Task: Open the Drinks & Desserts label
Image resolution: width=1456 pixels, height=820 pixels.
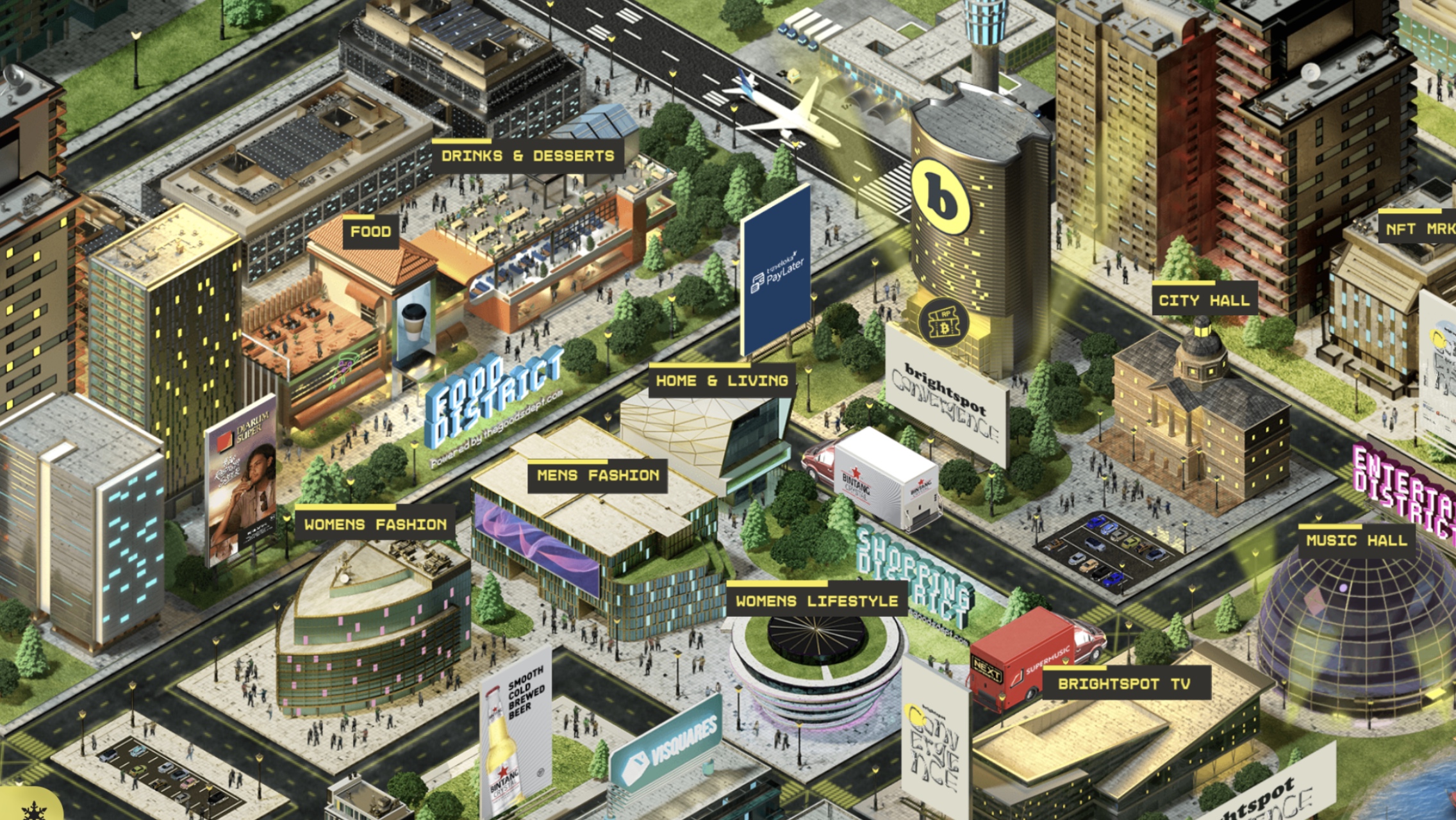Action: click(x=527, y=156)
